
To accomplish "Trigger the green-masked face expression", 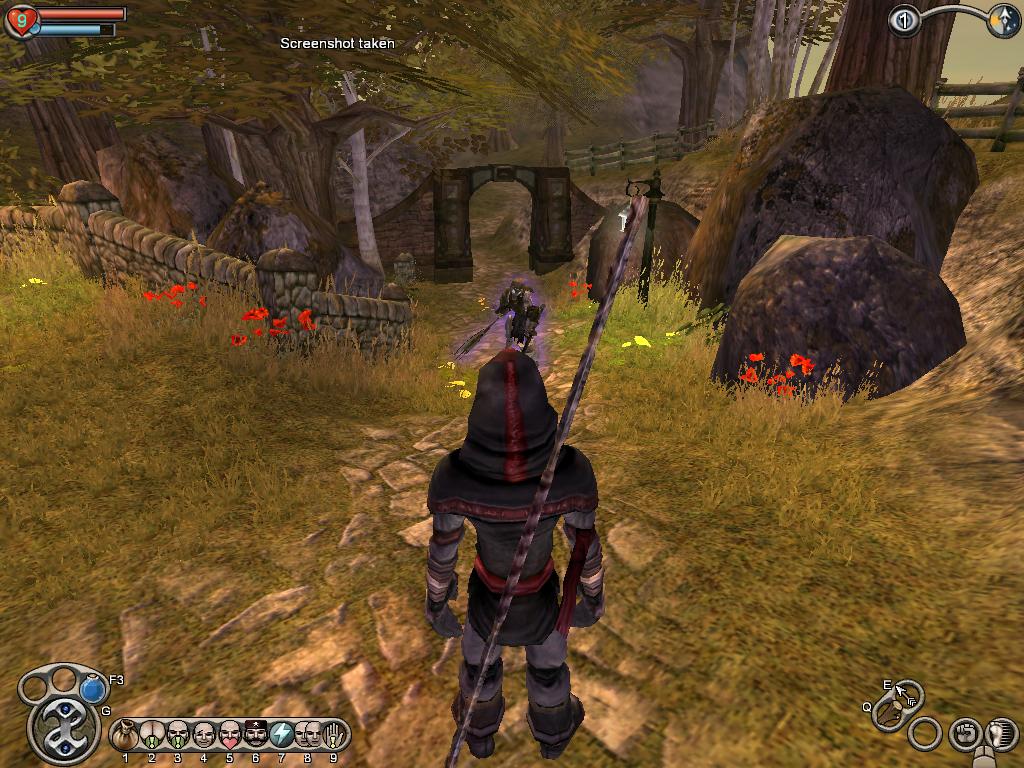I will (x=178, y=735).
